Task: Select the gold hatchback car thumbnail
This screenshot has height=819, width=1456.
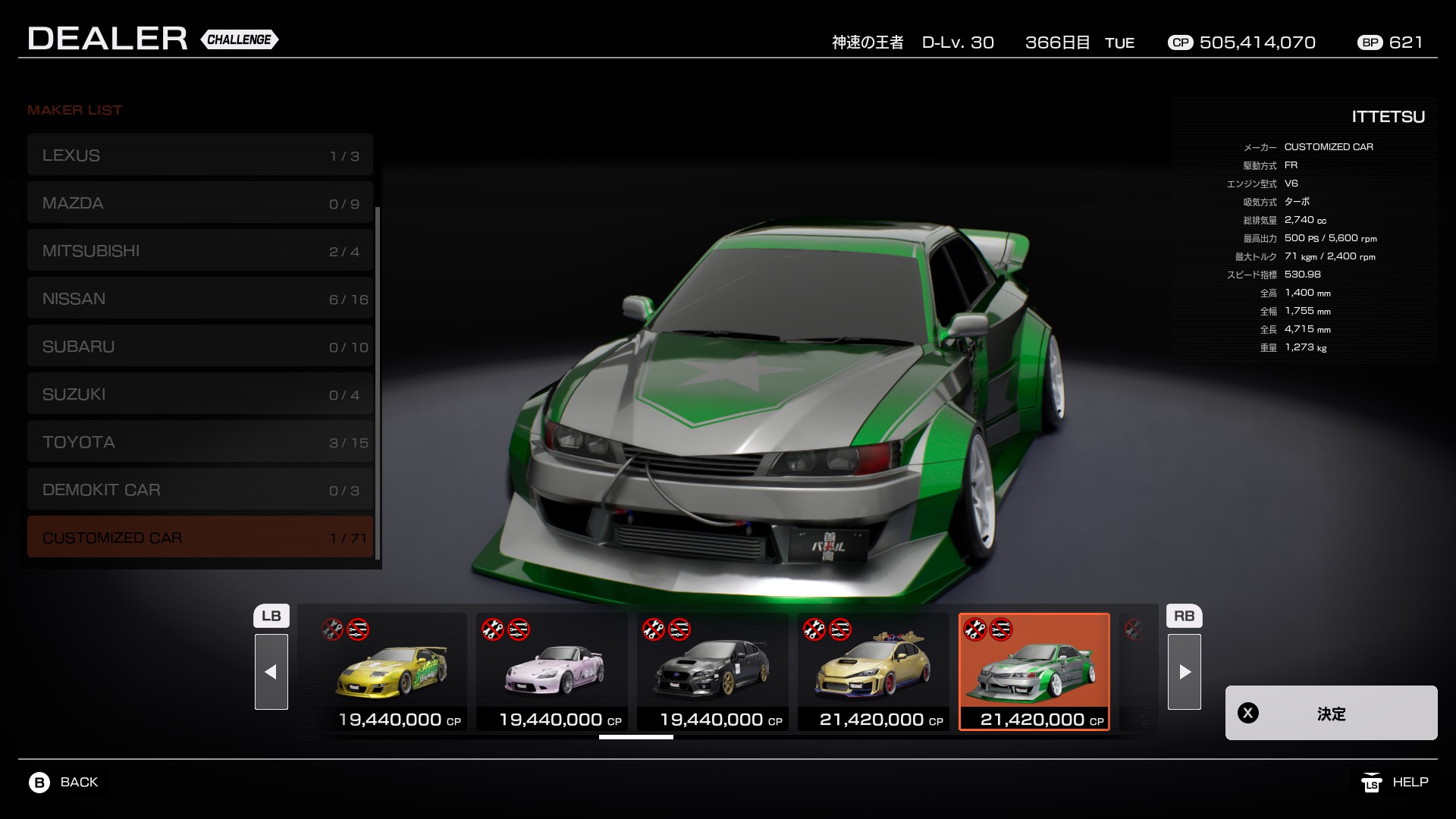Action: (874, 672)
